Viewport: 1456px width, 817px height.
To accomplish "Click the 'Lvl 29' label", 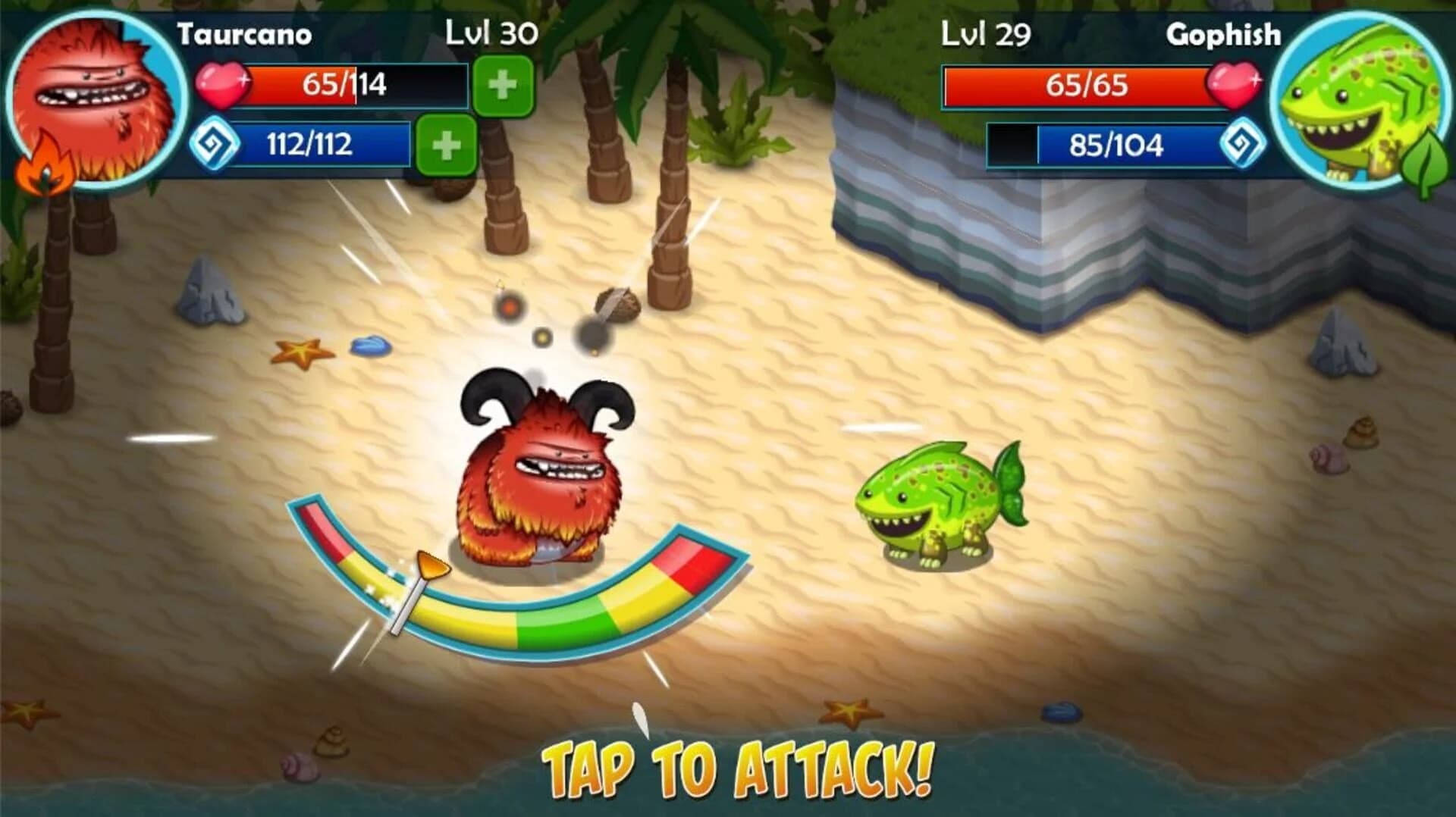I will coord(984,32).
